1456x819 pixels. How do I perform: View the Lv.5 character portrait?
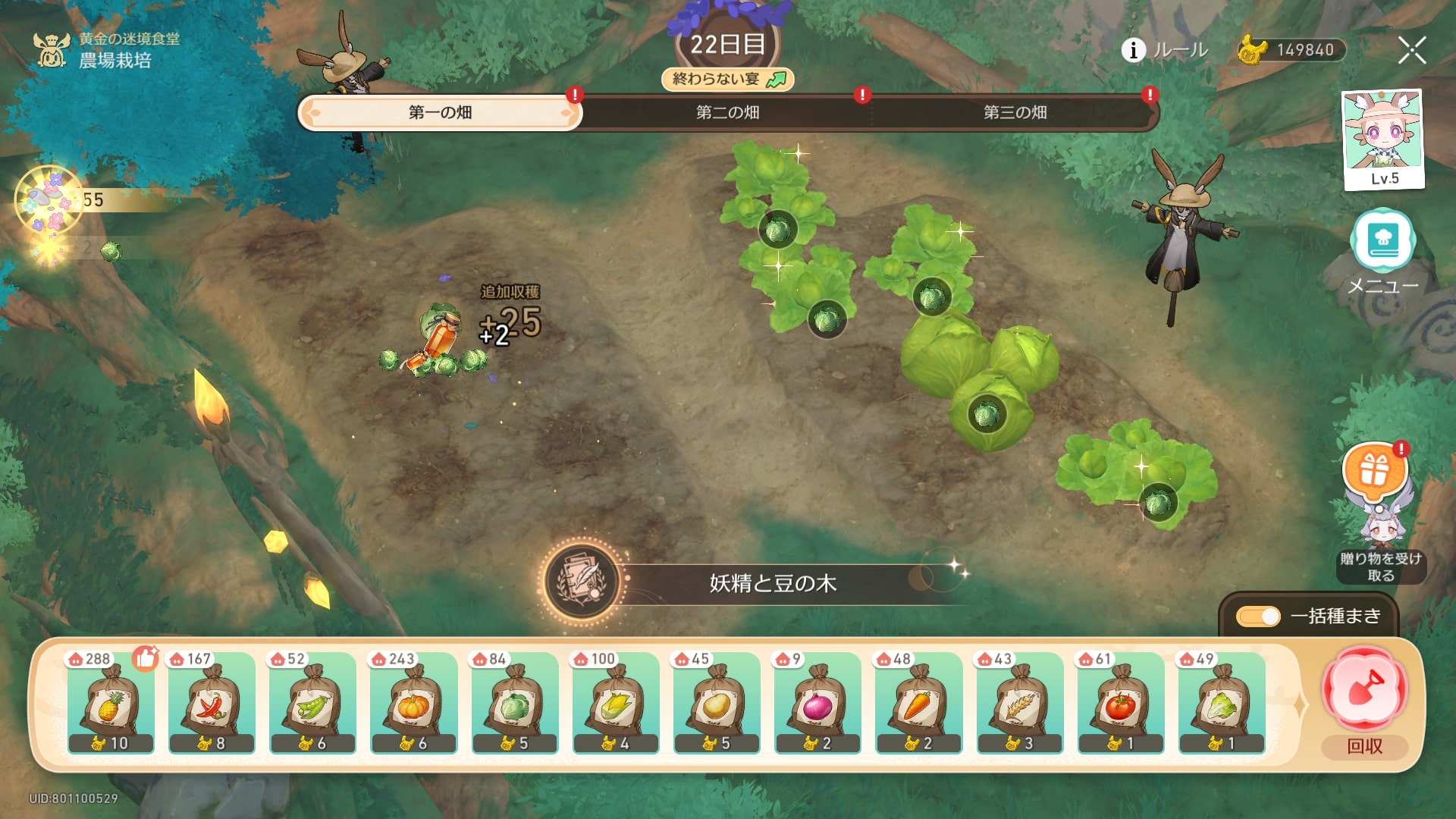click(x=1382, y=139)
